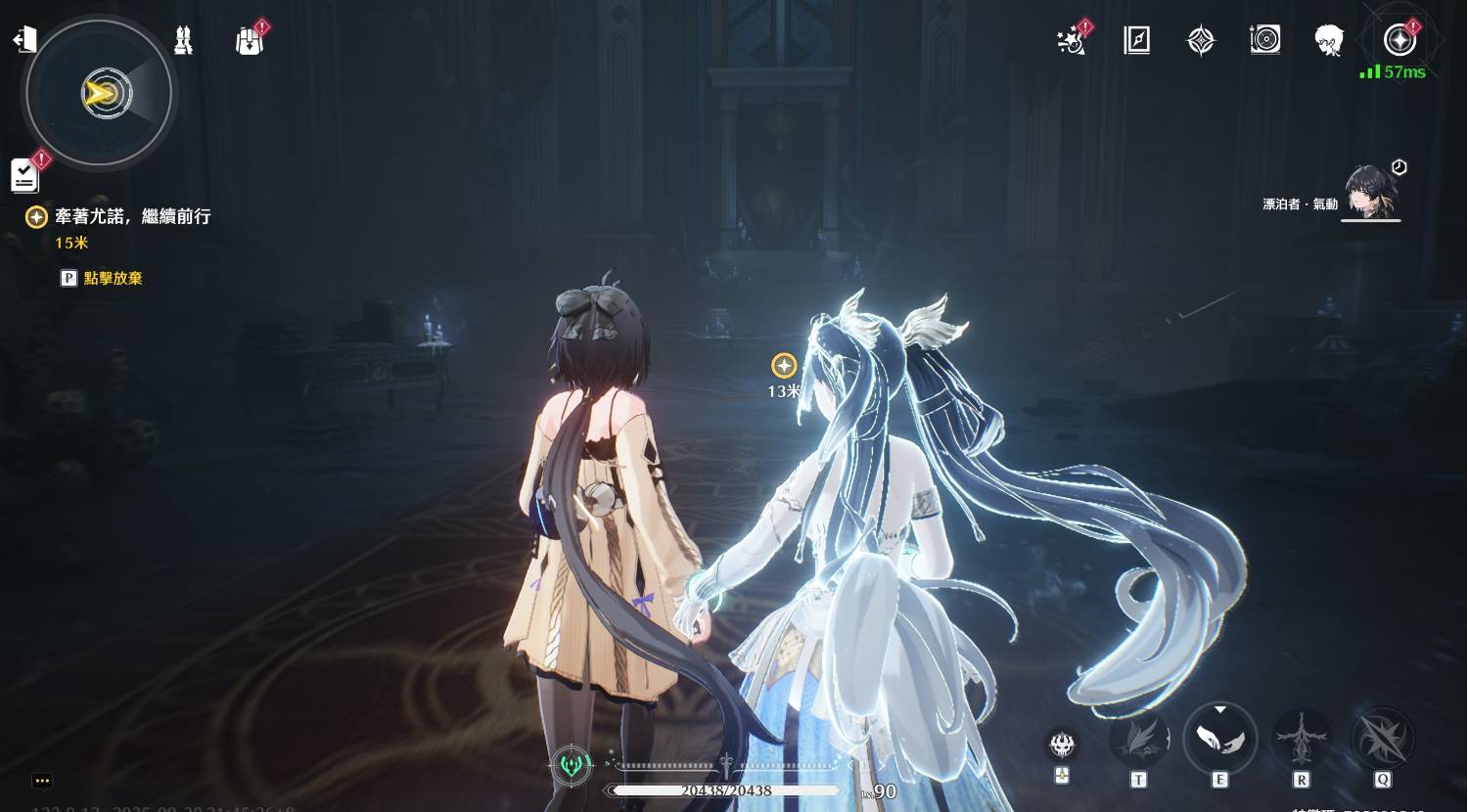The height and width of the screenshot is (812, 1468).
Task: Select party member 漂泊者・氣動 portrait
Action: click(x=1370, y=192)
